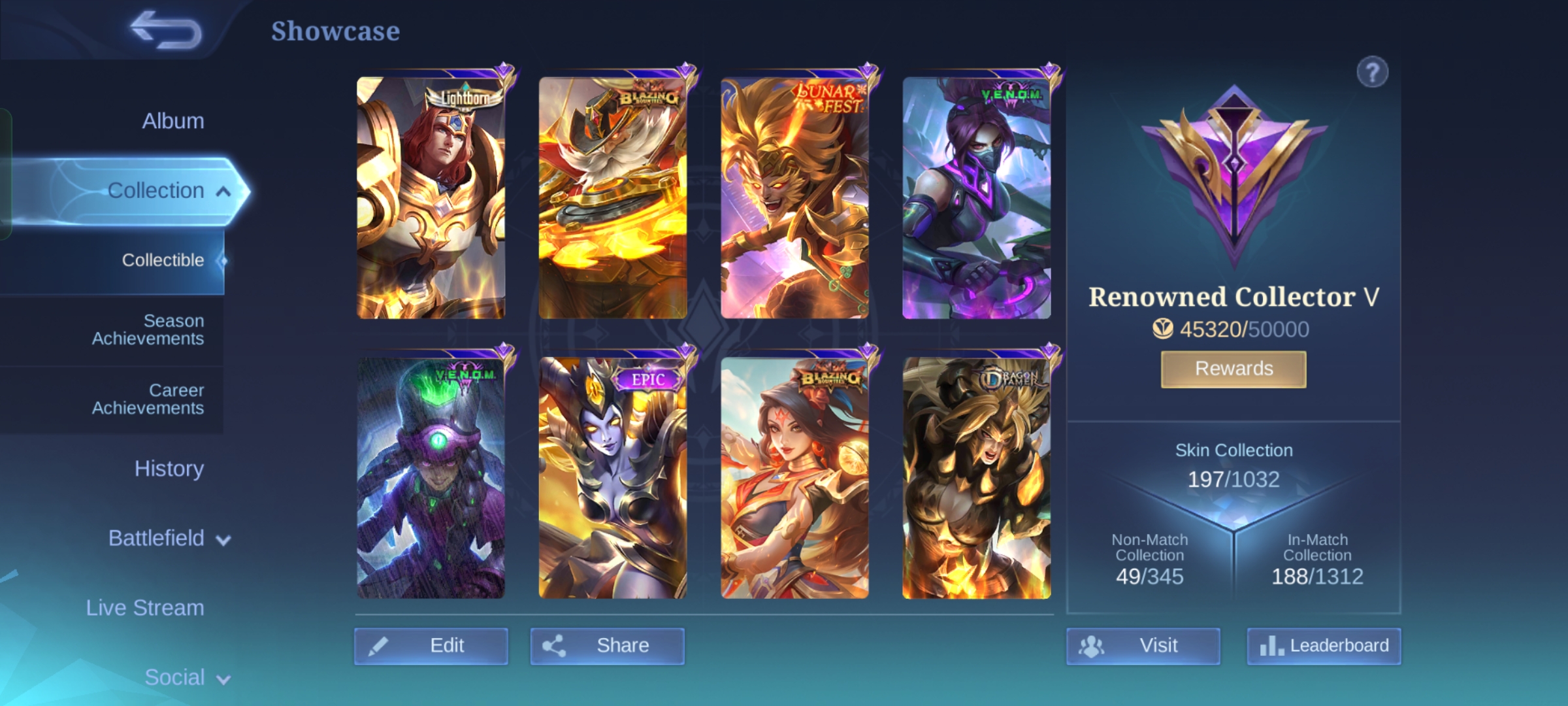
Task: Open the Live Stream menu
Action: (145, 608)
